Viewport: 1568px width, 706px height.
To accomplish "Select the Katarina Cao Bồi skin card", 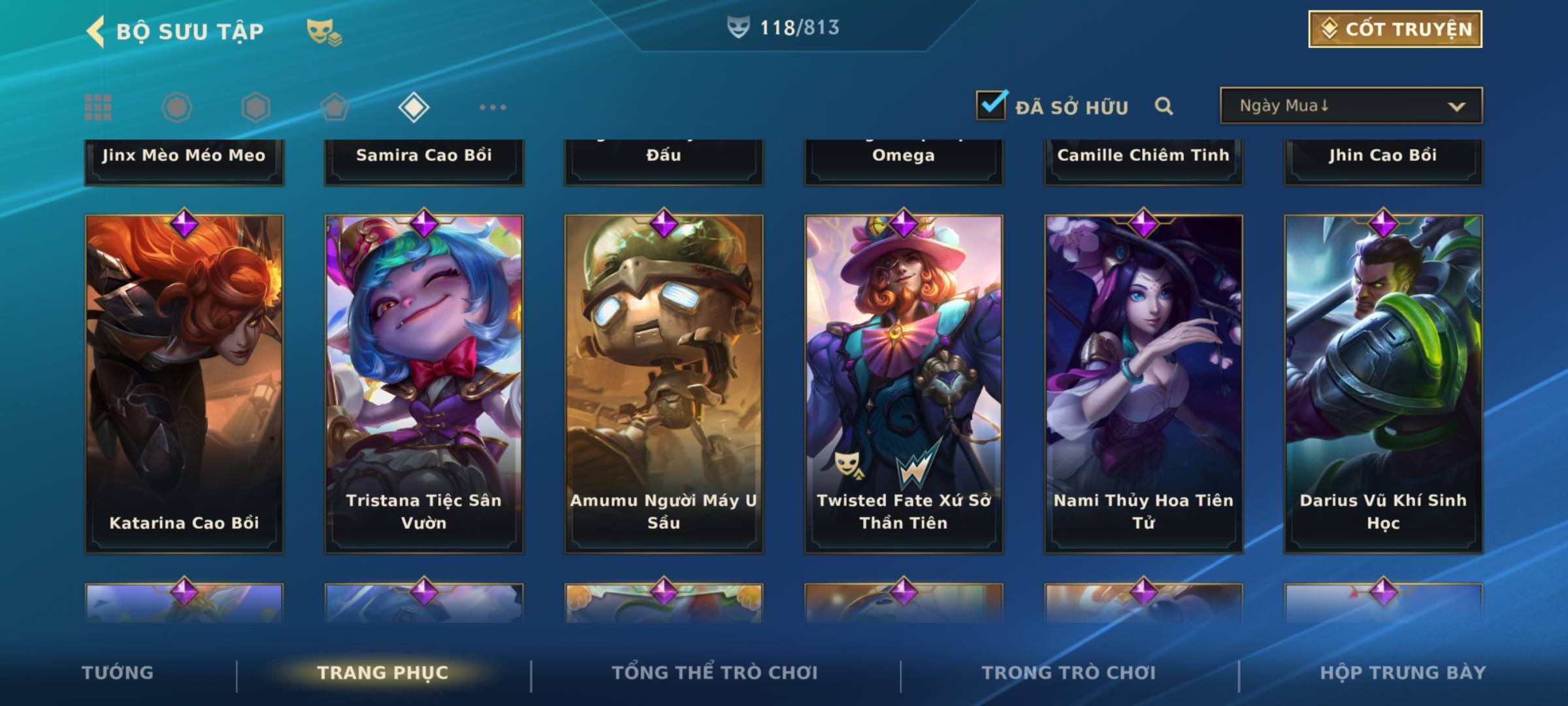I will (x=184, y=384).
